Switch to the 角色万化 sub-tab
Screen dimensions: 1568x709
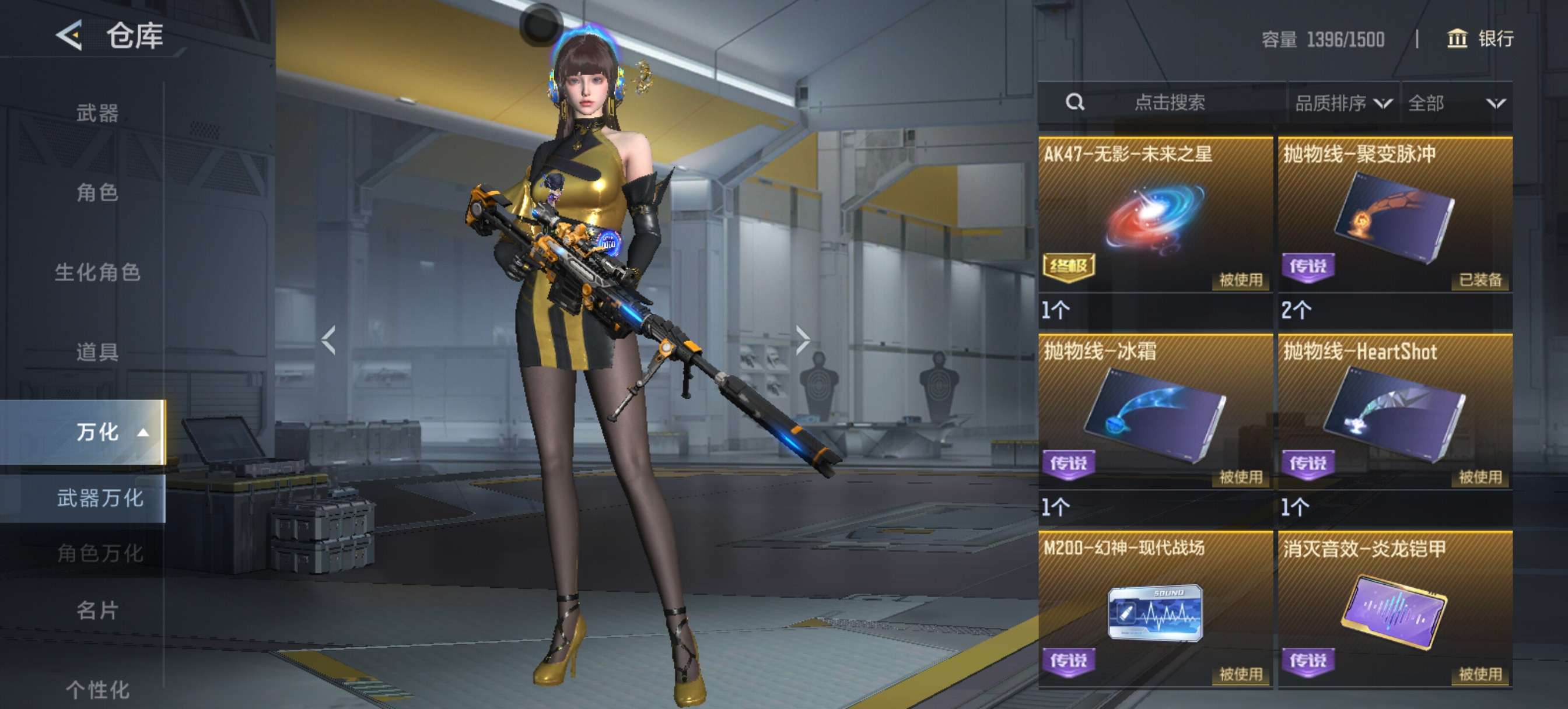pyautogui.click(x=100, y=553)
